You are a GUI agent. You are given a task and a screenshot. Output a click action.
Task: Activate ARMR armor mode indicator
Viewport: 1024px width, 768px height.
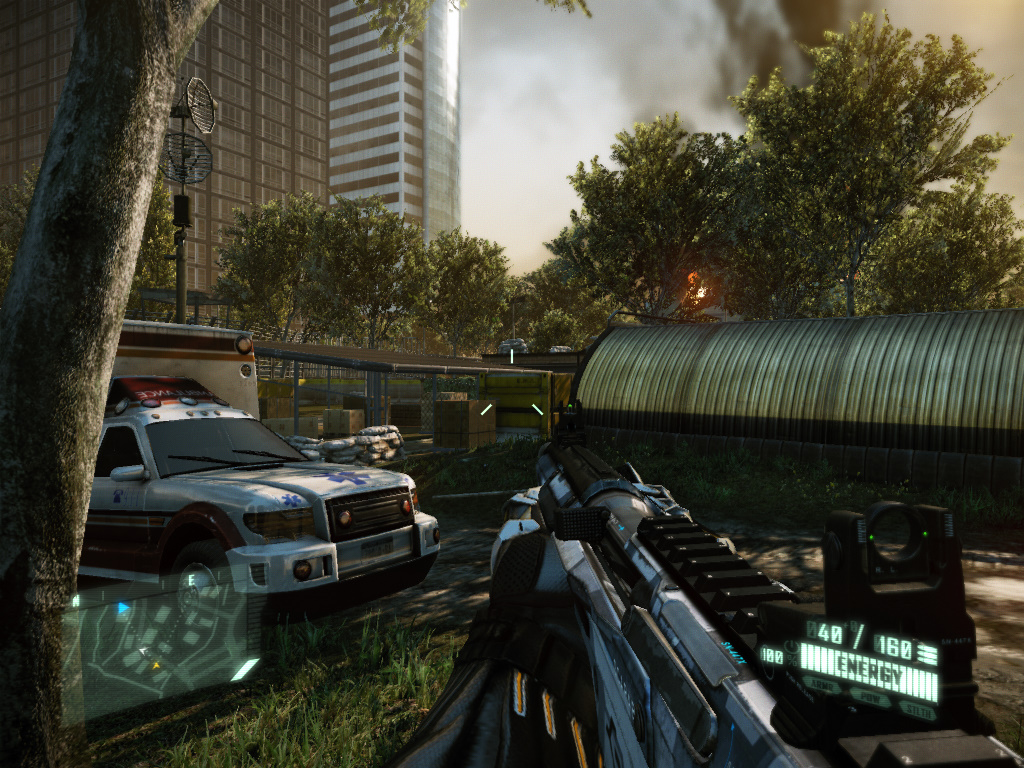pyautogui.click(x=821, y=683)
